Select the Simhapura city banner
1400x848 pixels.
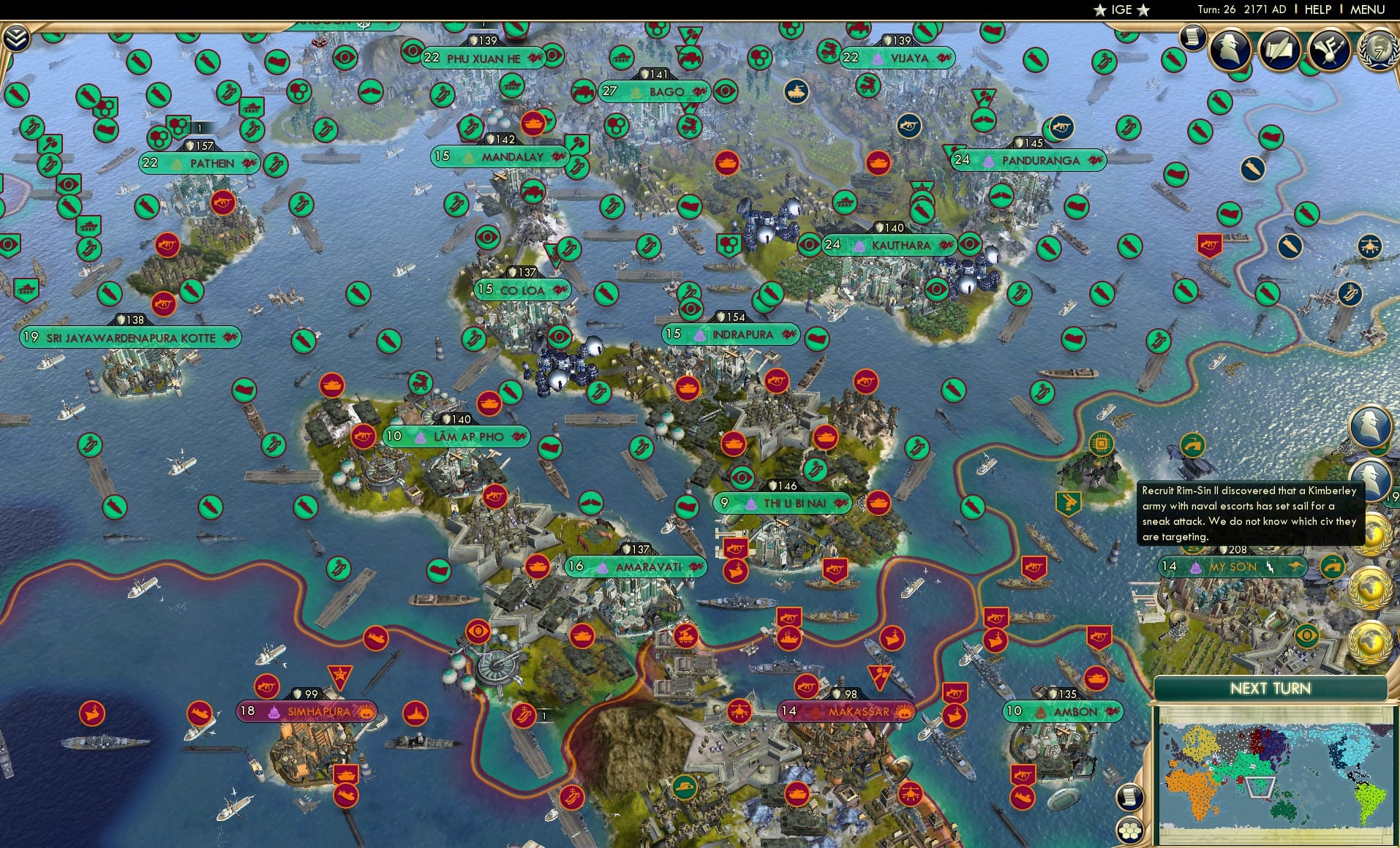click(307, 710)
